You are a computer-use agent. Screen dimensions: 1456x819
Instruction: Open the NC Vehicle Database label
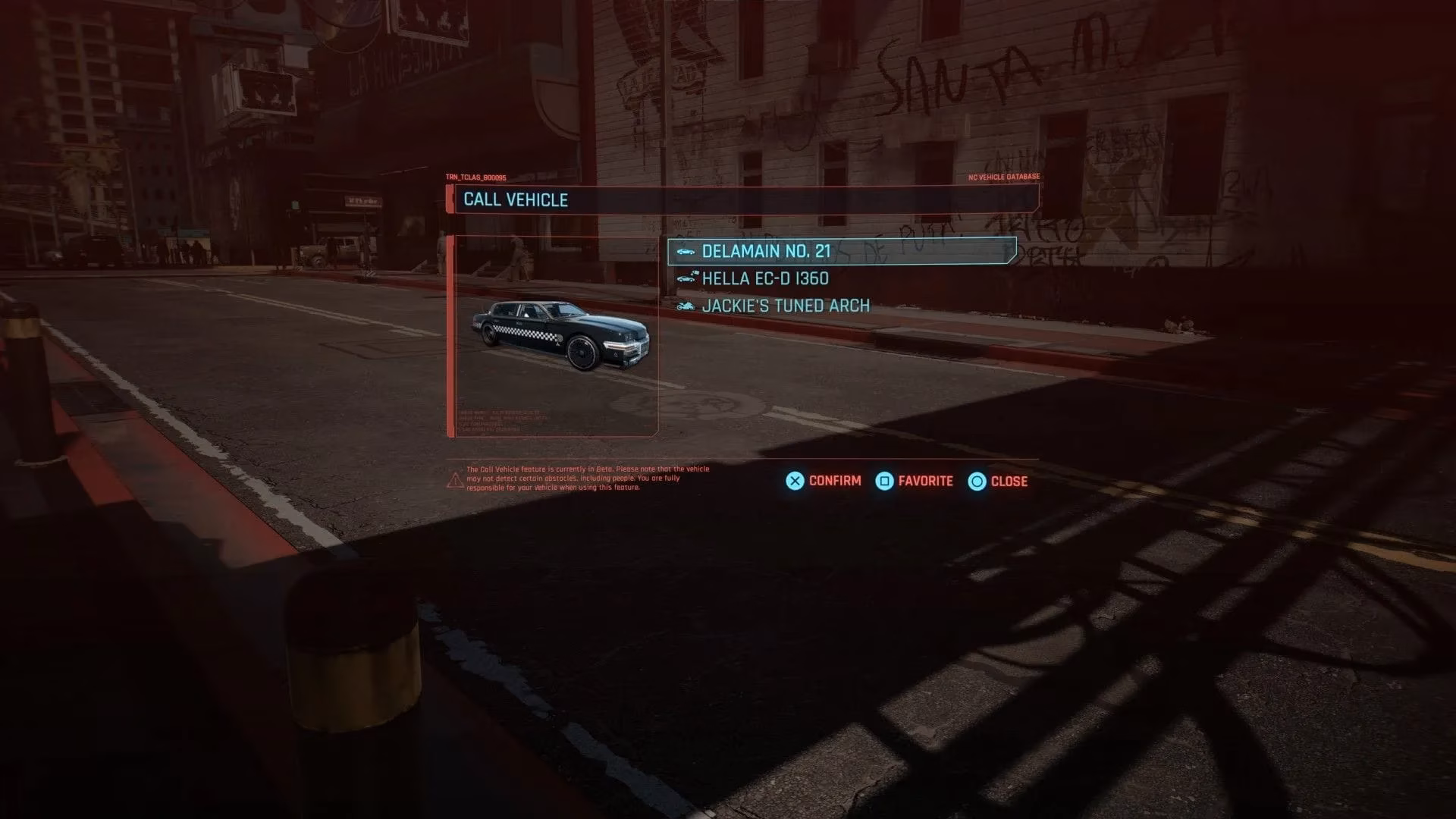(x=1003, y=177)
